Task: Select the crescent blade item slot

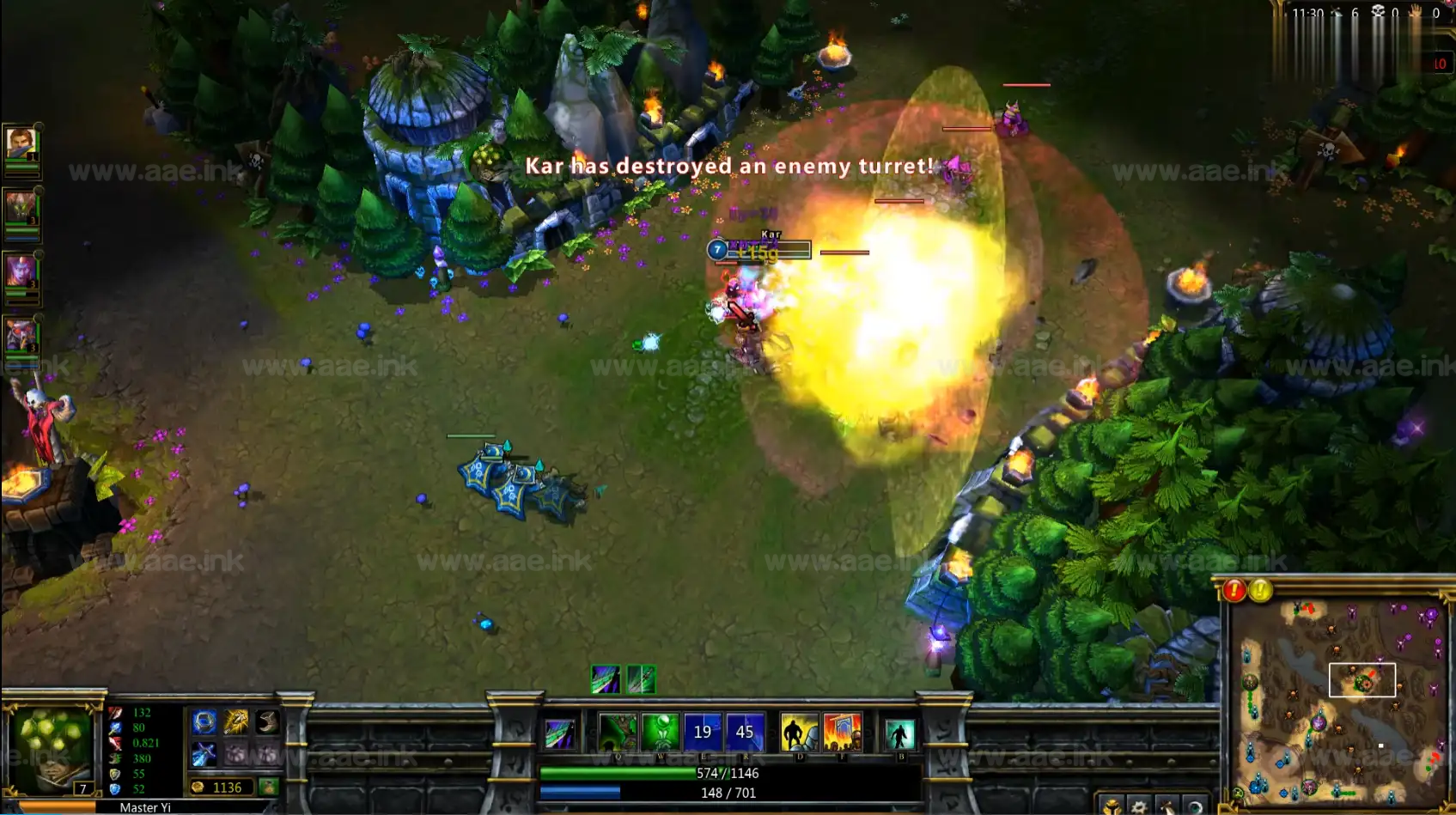Action: [267, 722]
